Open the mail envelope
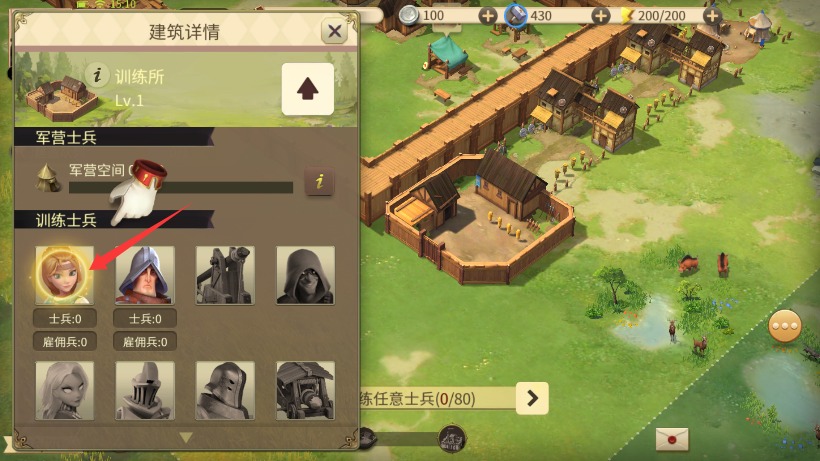Image resolution: width=820 pixels, height=461 pixels. [672, 439]
